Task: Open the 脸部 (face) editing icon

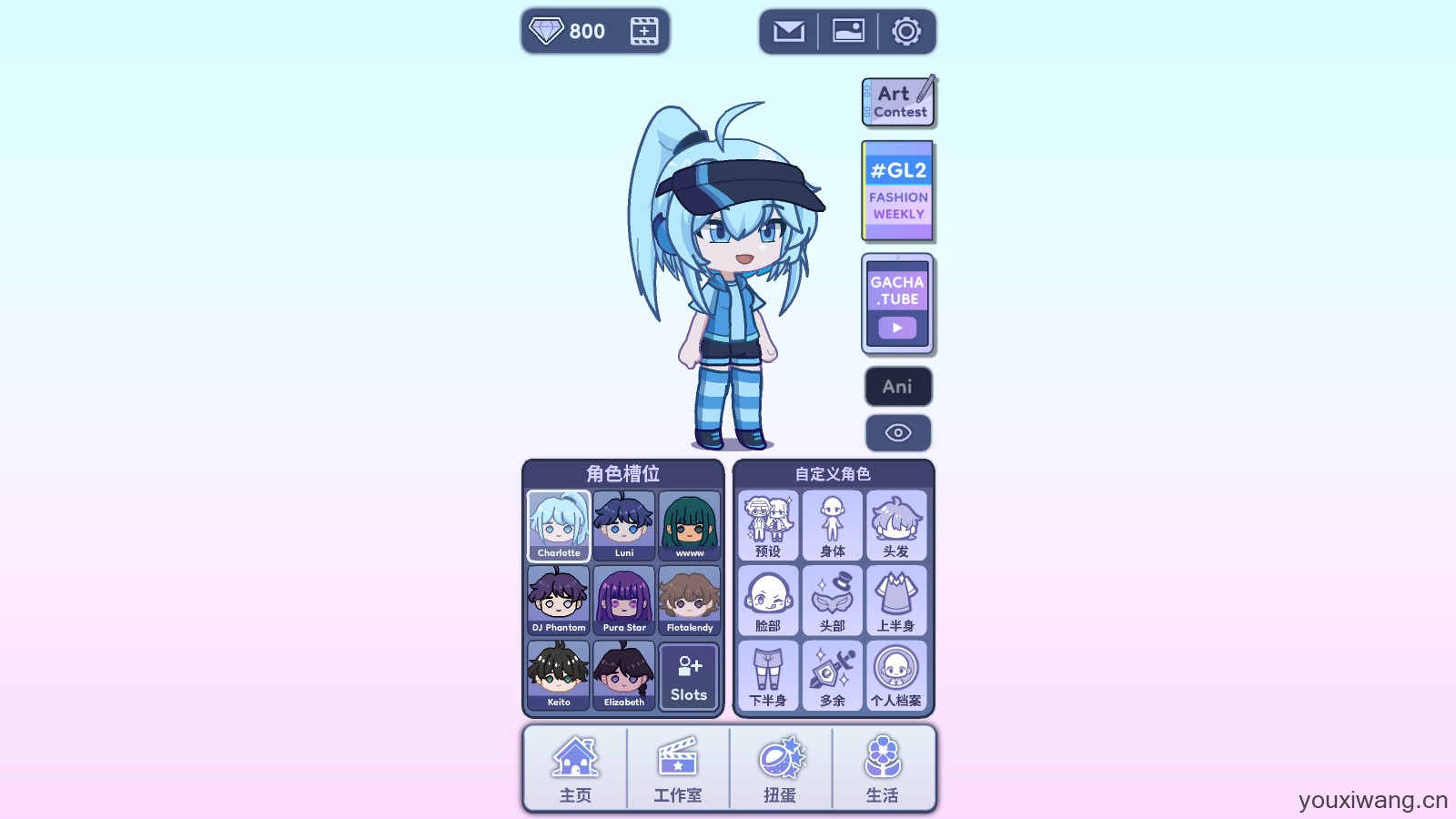Action: point(770,601)
